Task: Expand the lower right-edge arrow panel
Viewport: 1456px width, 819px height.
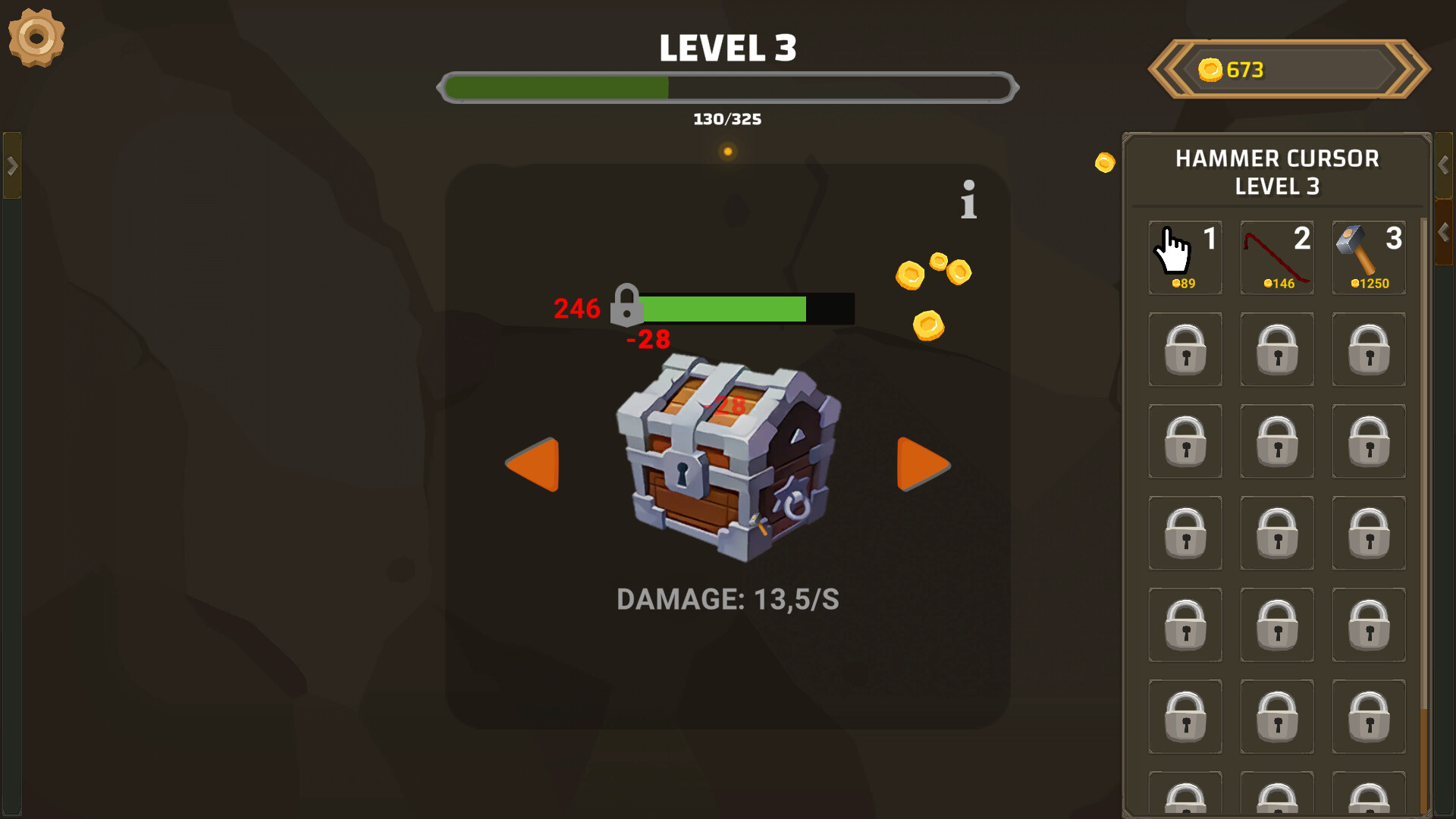Action: coord(1444,227)
